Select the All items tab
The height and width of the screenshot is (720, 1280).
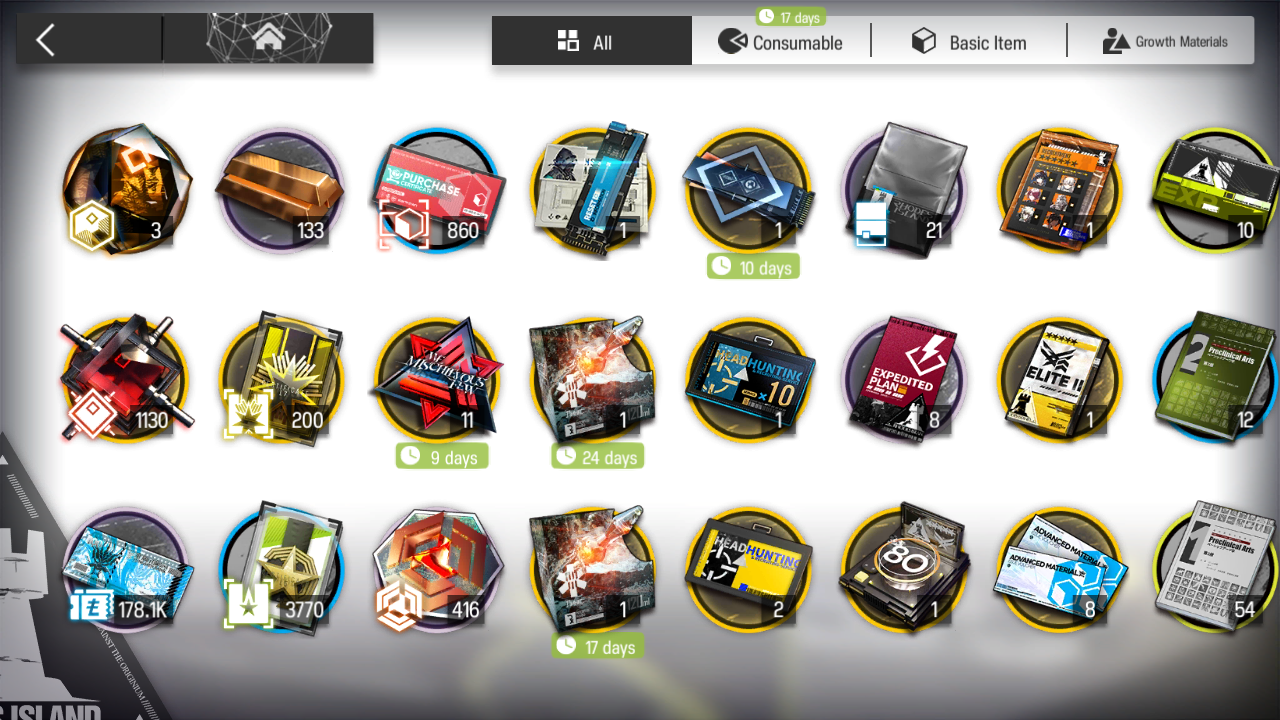(591, 42)
